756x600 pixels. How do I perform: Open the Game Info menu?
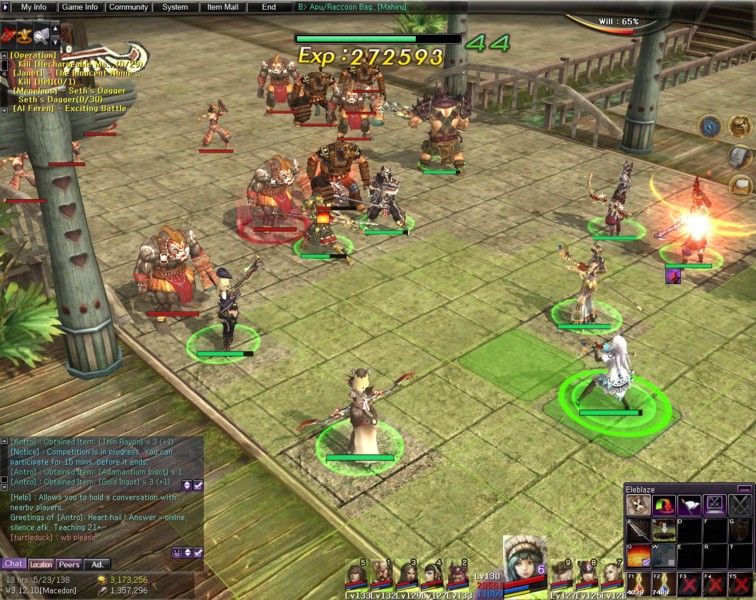click(79, 7)
